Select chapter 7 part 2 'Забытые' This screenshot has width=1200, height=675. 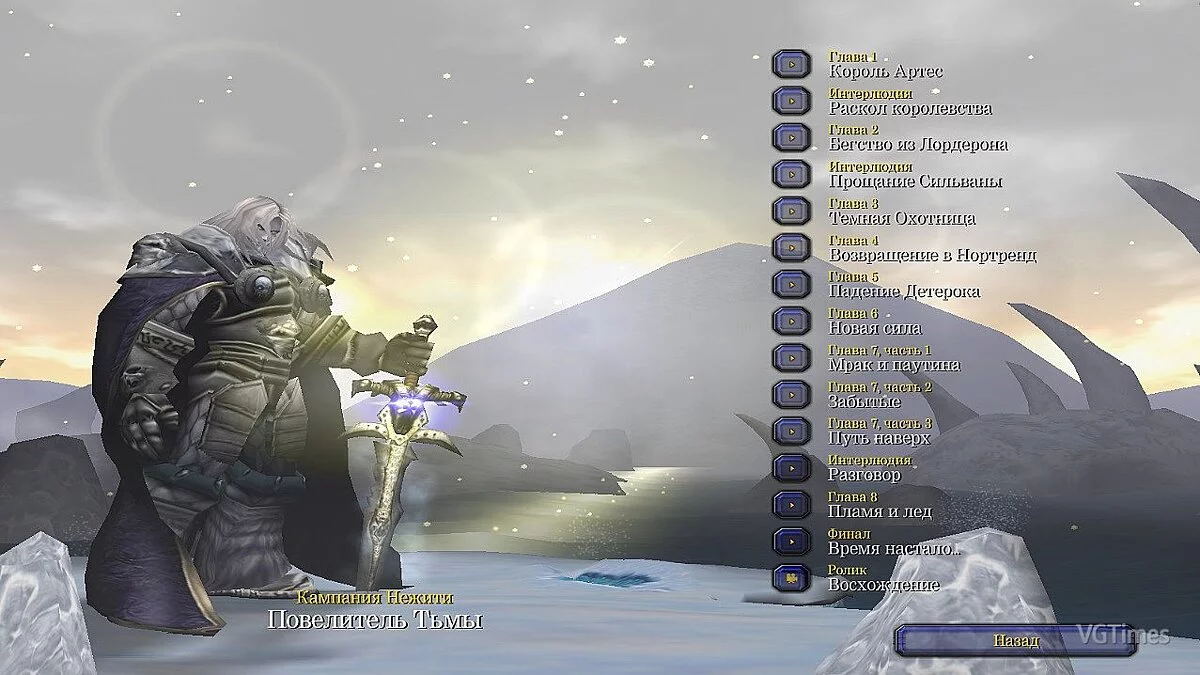(791, 394)
